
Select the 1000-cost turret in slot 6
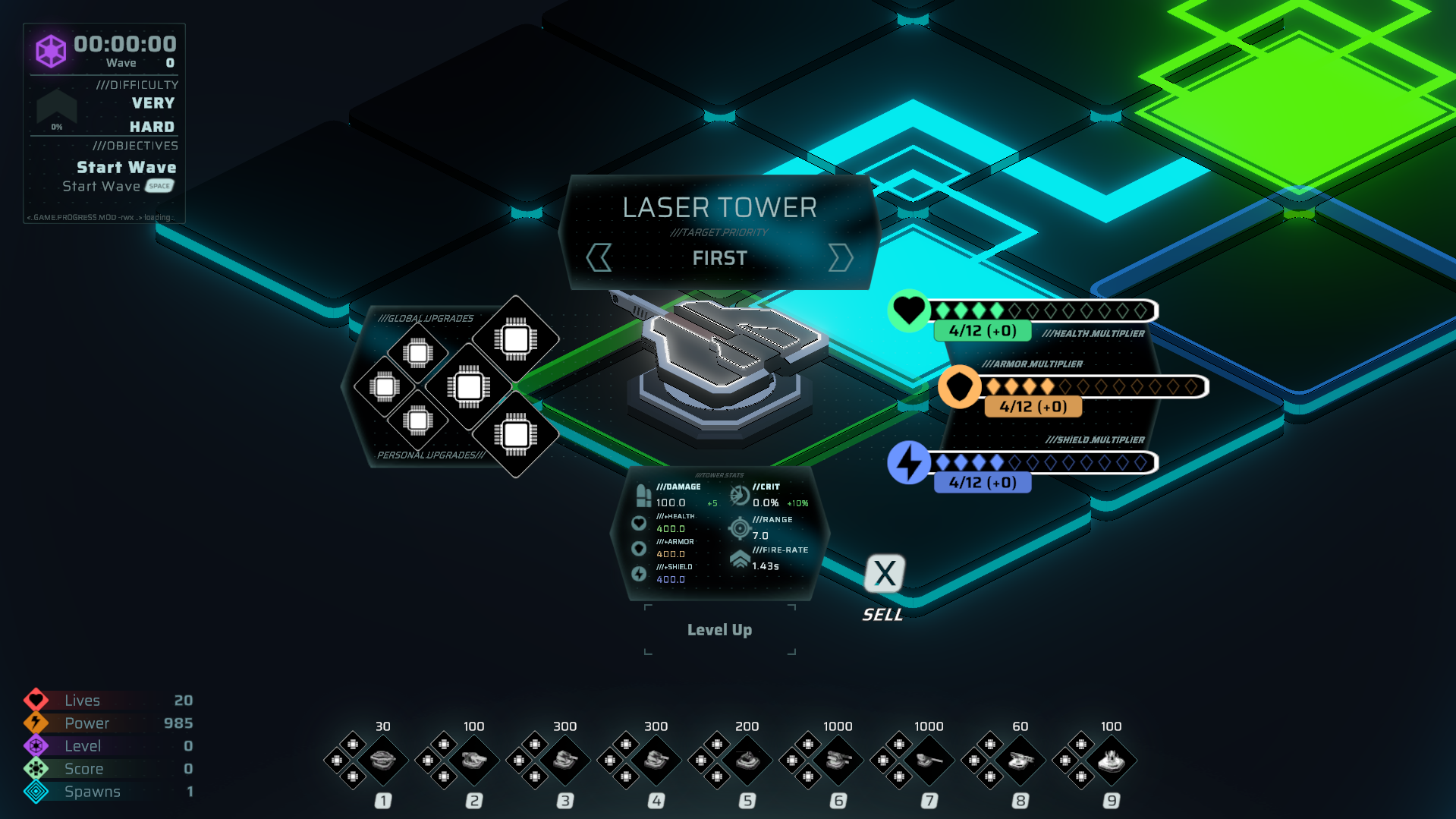(838, 760)
